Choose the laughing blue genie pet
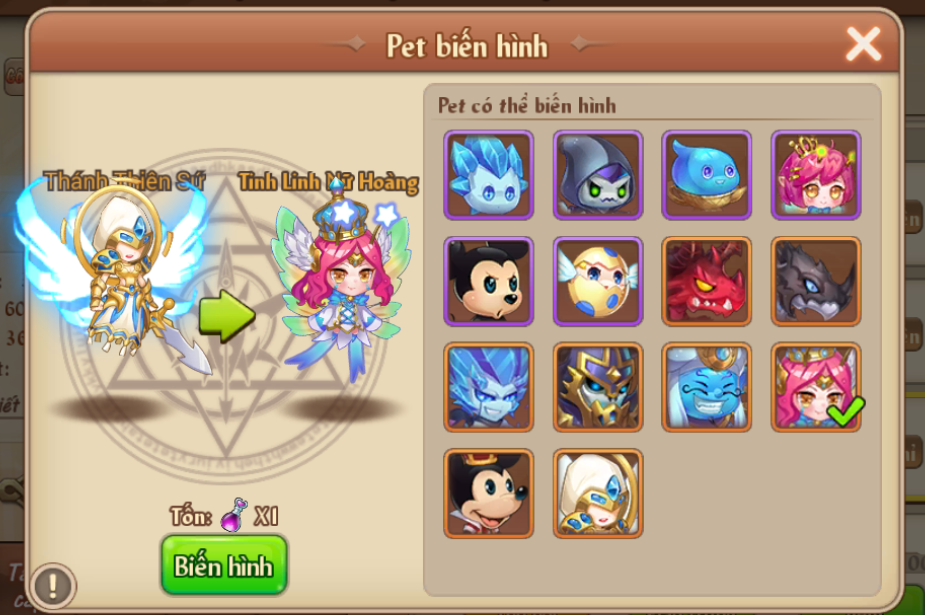 click(x=707, y=387)
